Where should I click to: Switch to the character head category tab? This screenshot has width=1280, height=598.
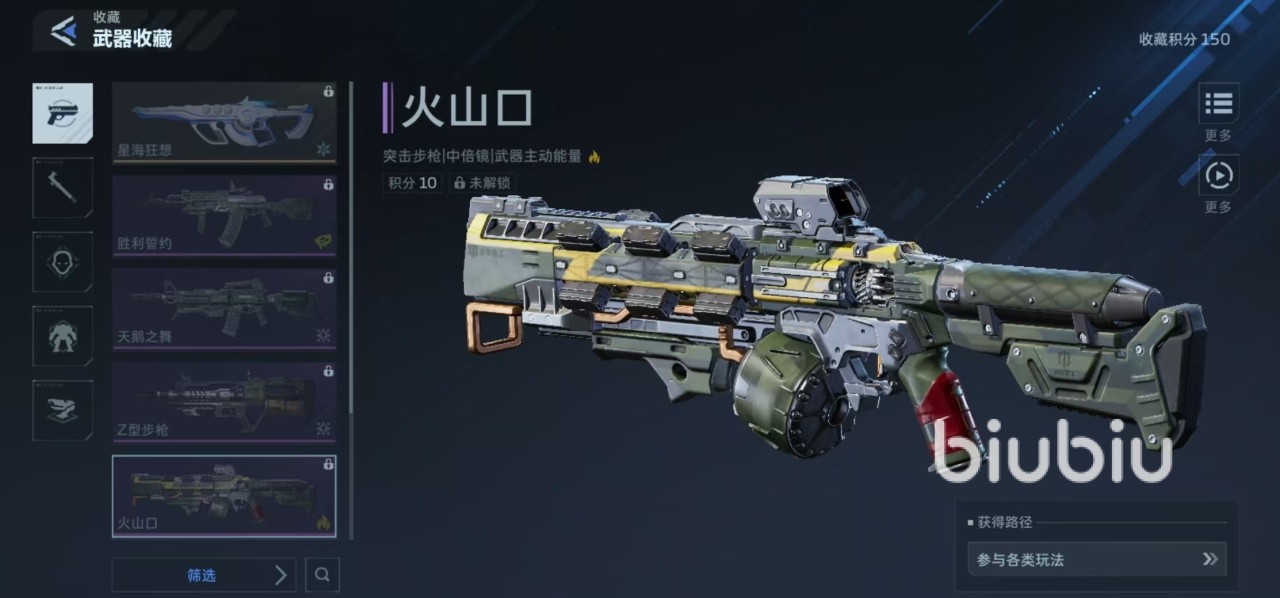click(62, 262)
